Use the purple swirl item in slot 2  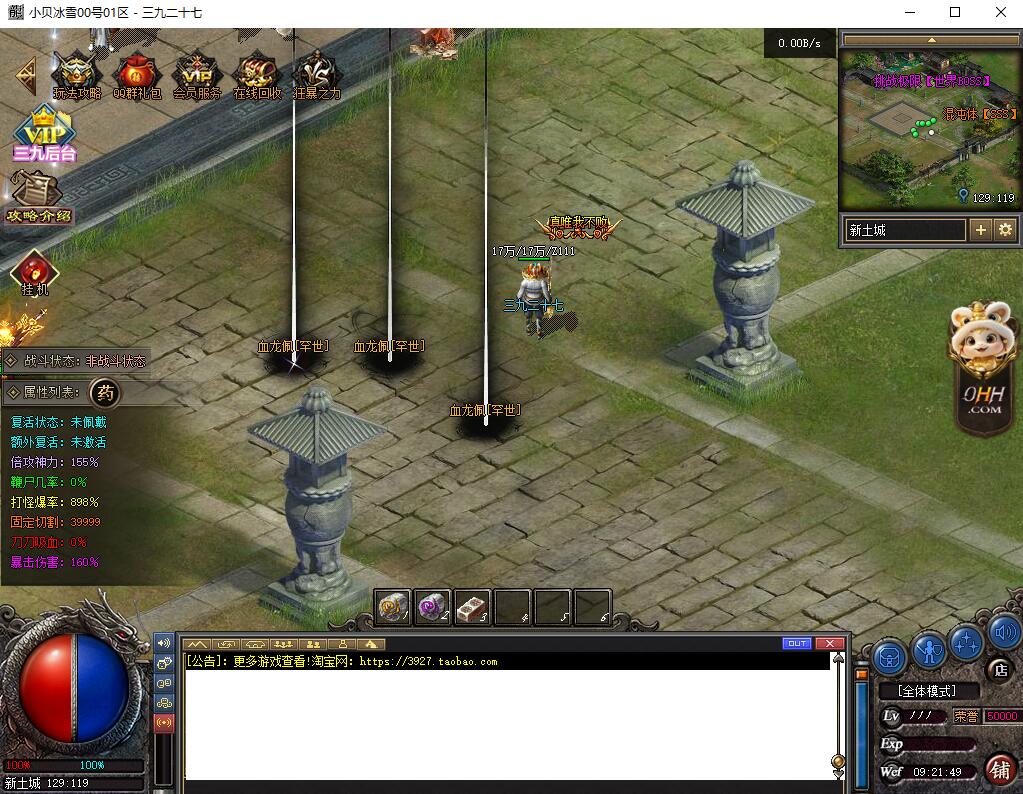coord(433,607)
